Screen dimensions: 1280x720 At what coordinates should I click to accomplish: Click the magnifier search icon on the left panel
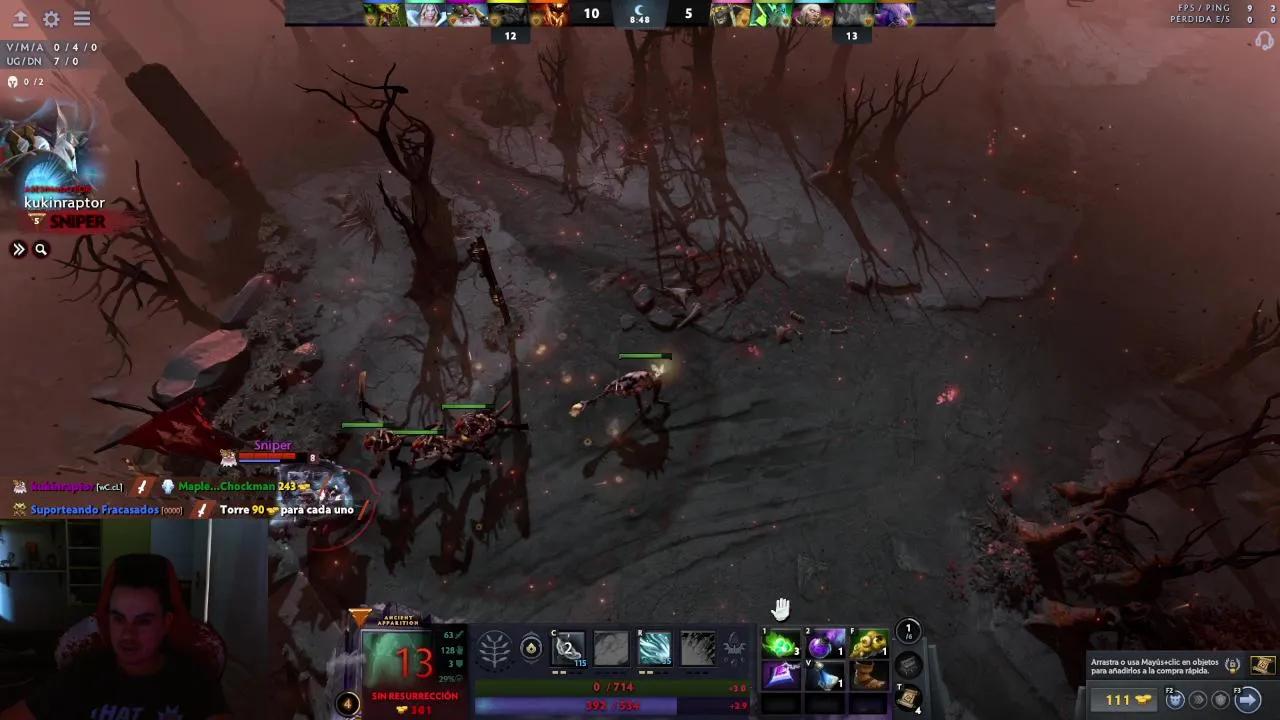click(41, 249)
